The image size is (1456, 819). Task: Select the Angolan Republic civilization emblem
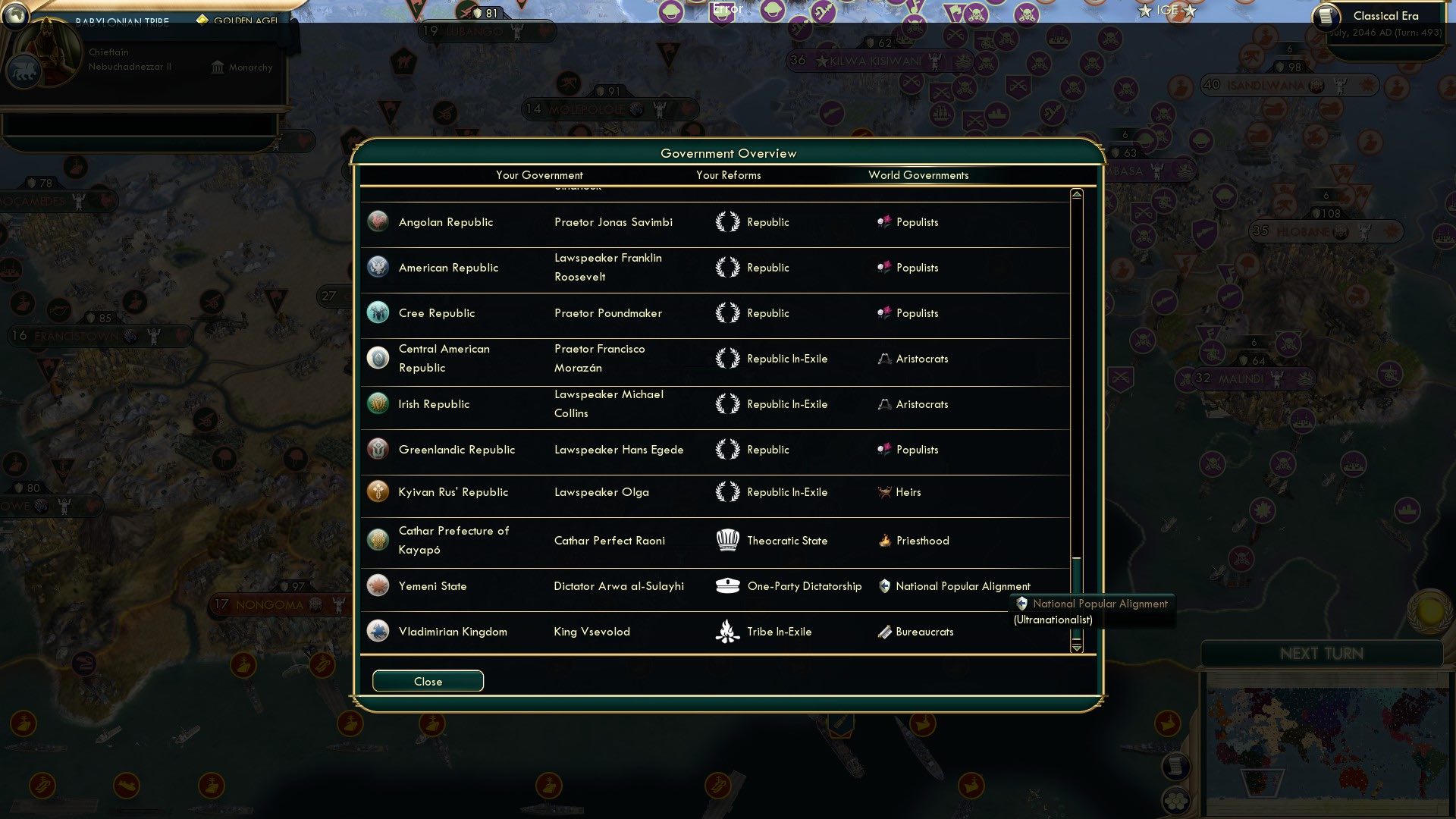tap(378, 221)
